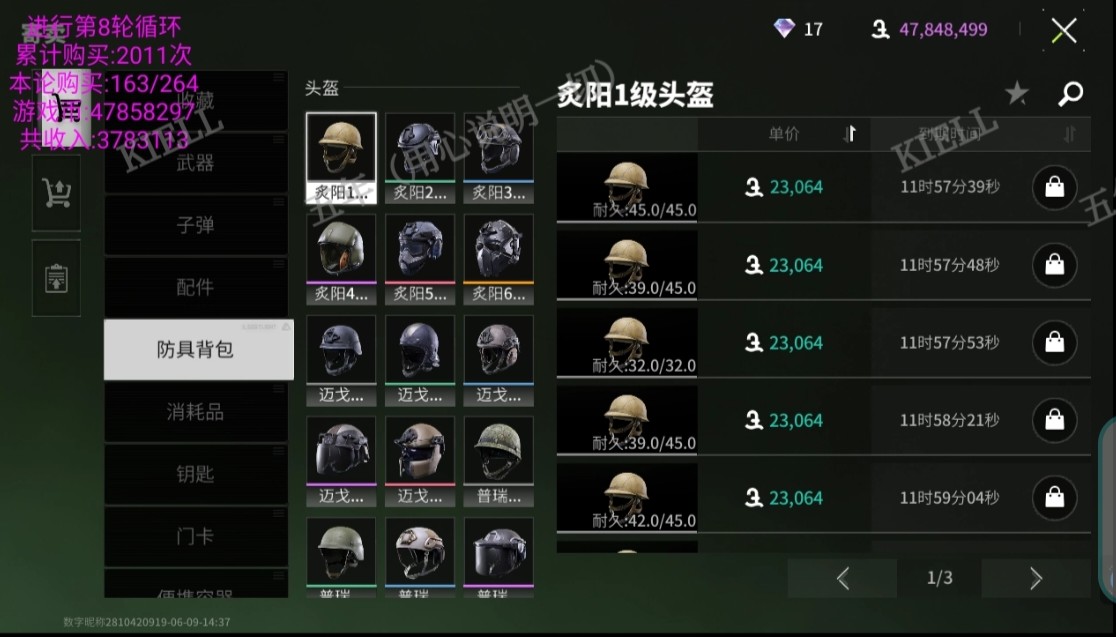Favorite this helmet with the star icon
The width and height of the screenshot is (1116, 637).
1016,94
